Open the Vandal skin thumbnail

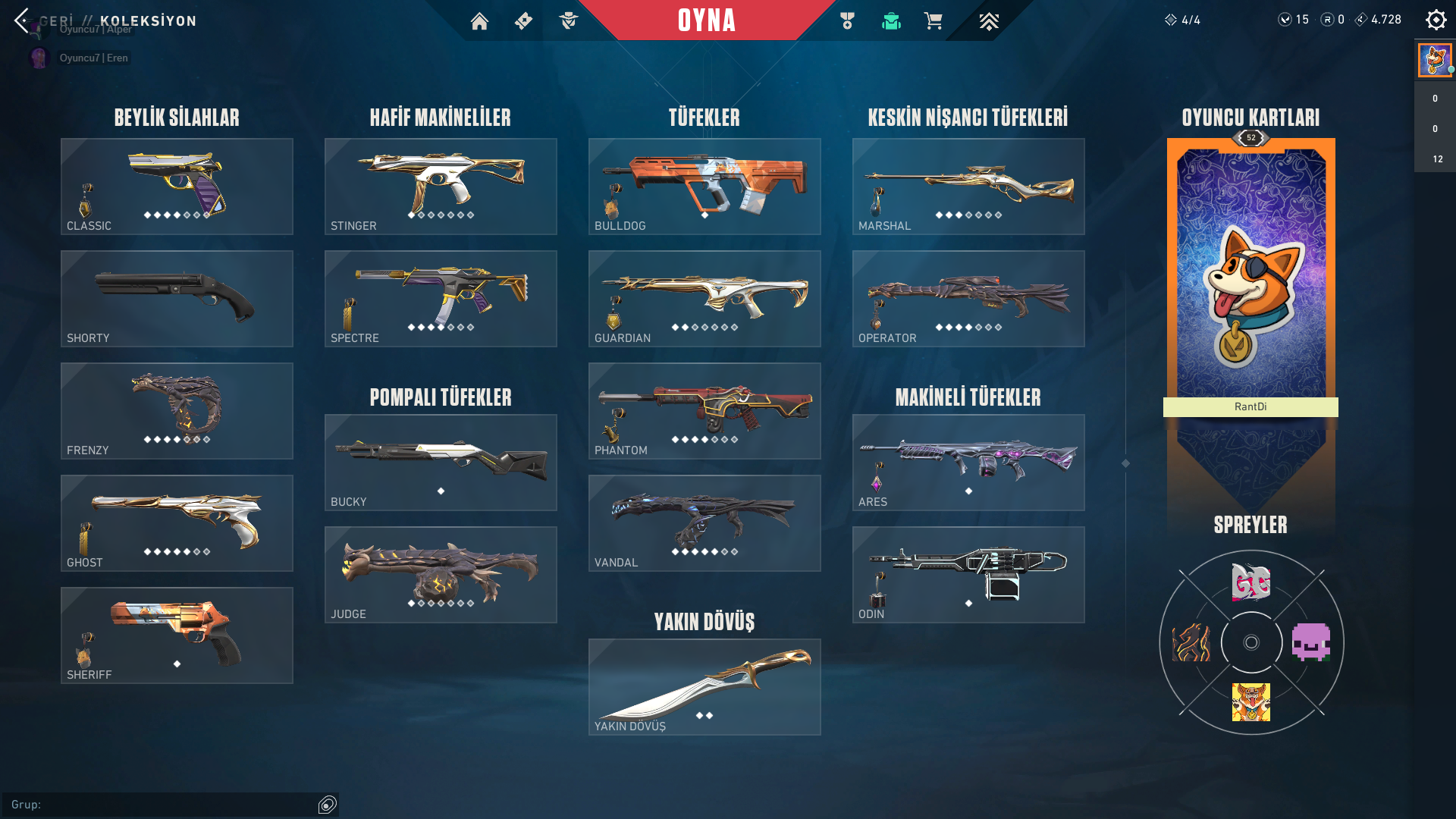[x=704, y=522]
